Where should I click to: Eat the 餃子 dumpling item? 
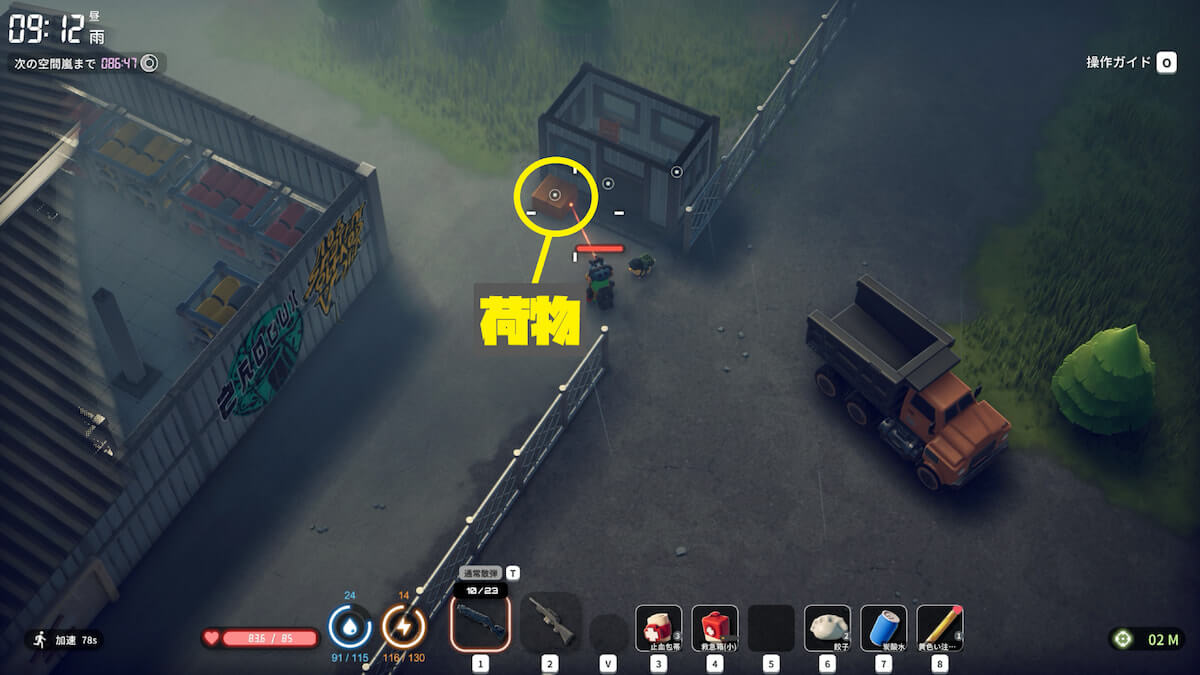(827, 628)
